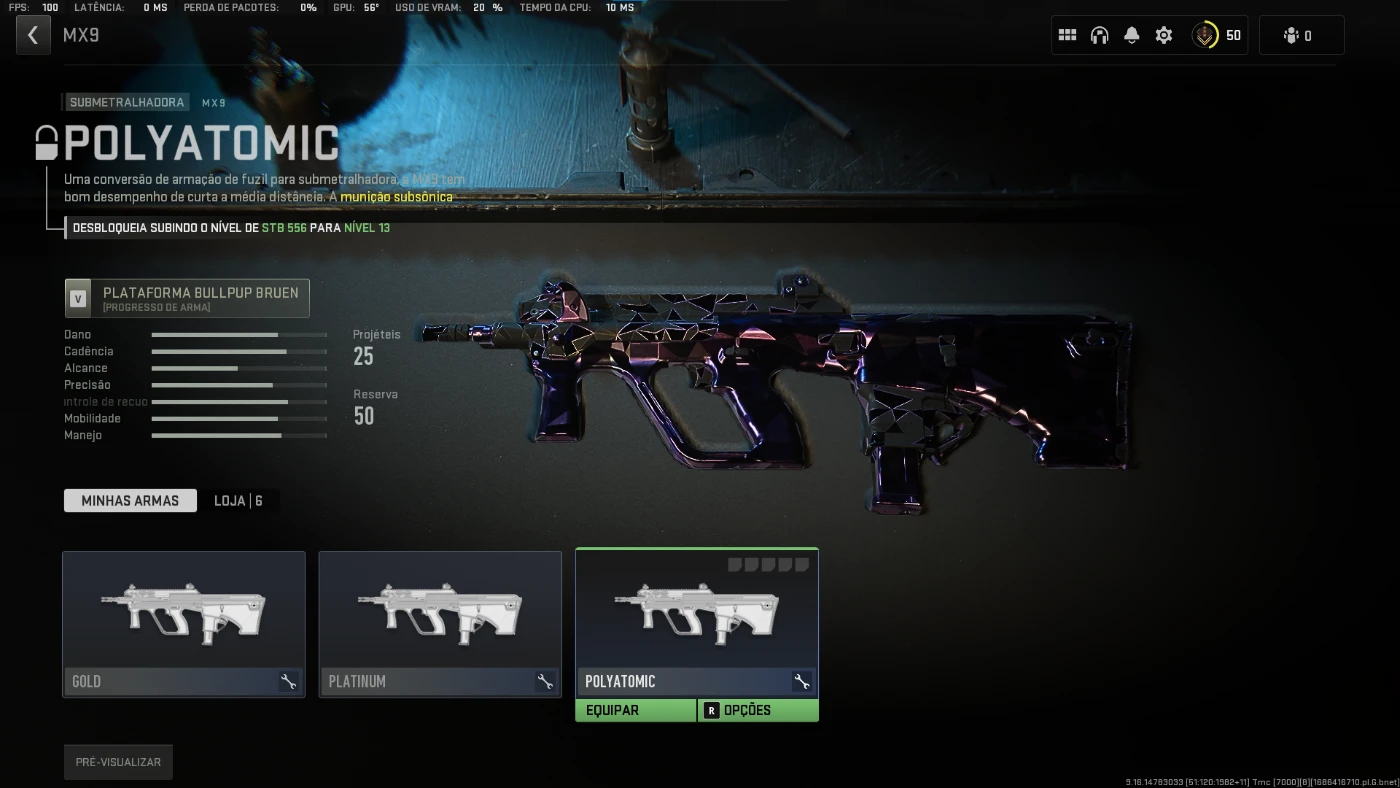Click the PRÉ-VISUALIZAR button
The width and height of the screenshot is (1400, 788).
click(x=118, y=761)
